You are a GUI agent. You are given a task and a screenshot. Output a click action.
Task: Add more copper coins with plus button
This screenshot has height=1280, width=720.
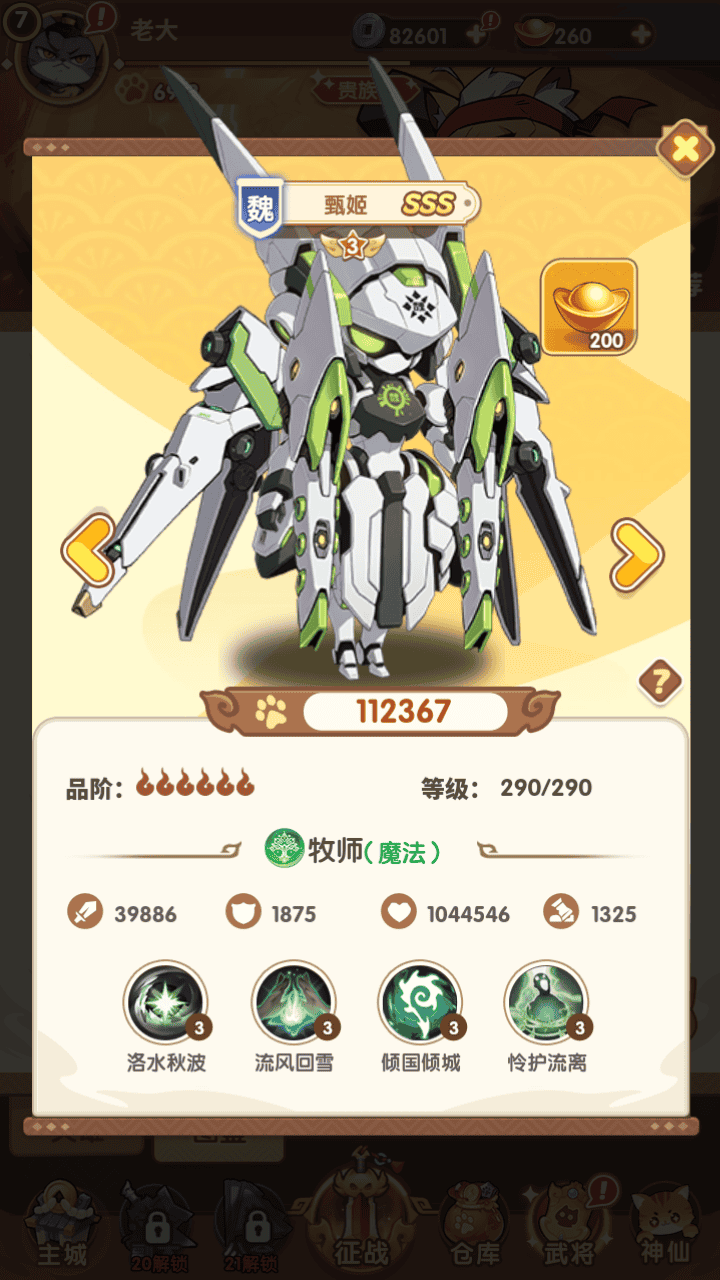pyautogui.click(x=478, y=35)
